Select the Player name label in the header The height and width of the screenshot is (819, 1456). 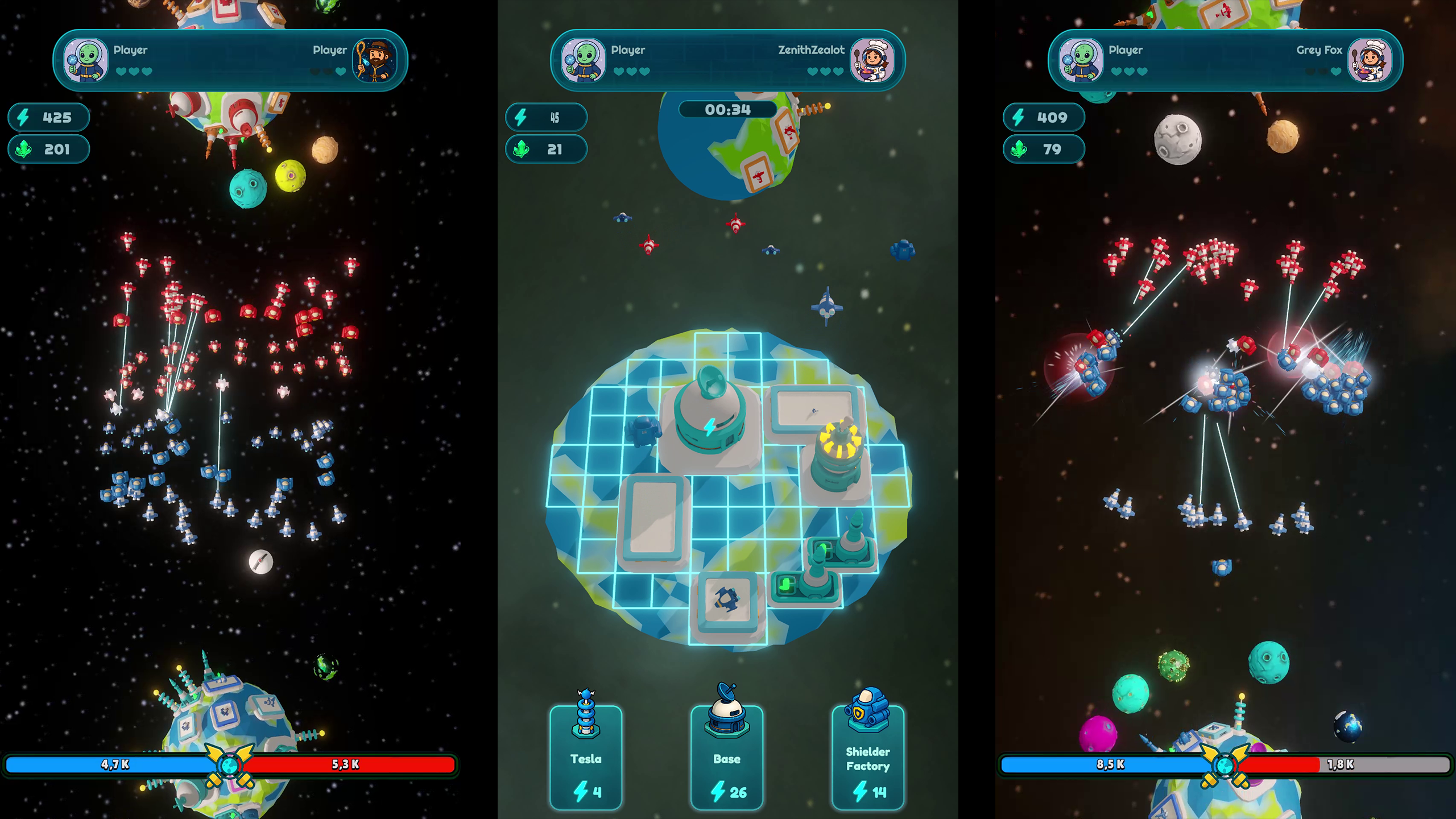click(x=627, y=50)
